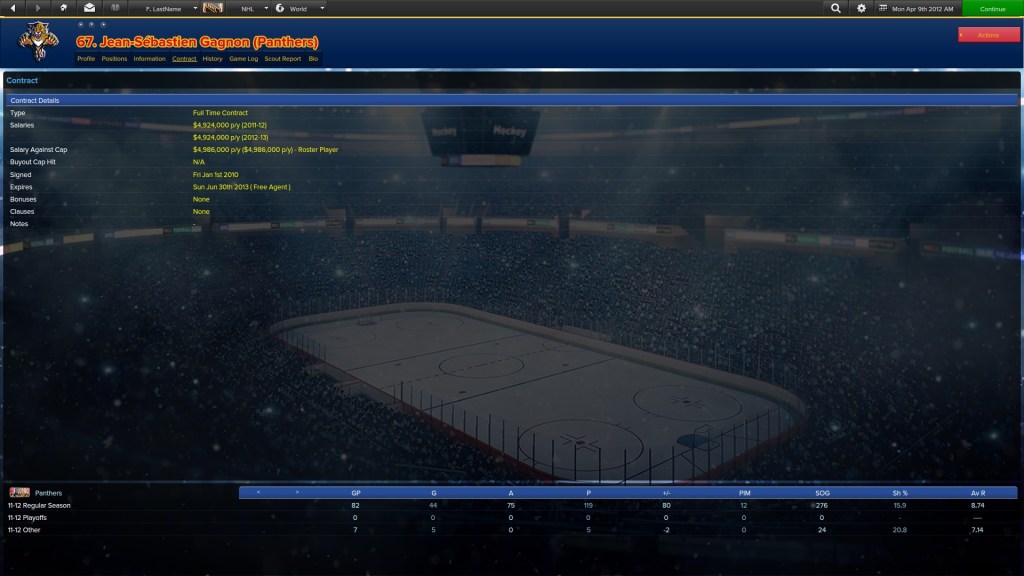This screenshot has height=576, width=1024.
Task: Open the World dropdown menu
Action: [300, 8]
